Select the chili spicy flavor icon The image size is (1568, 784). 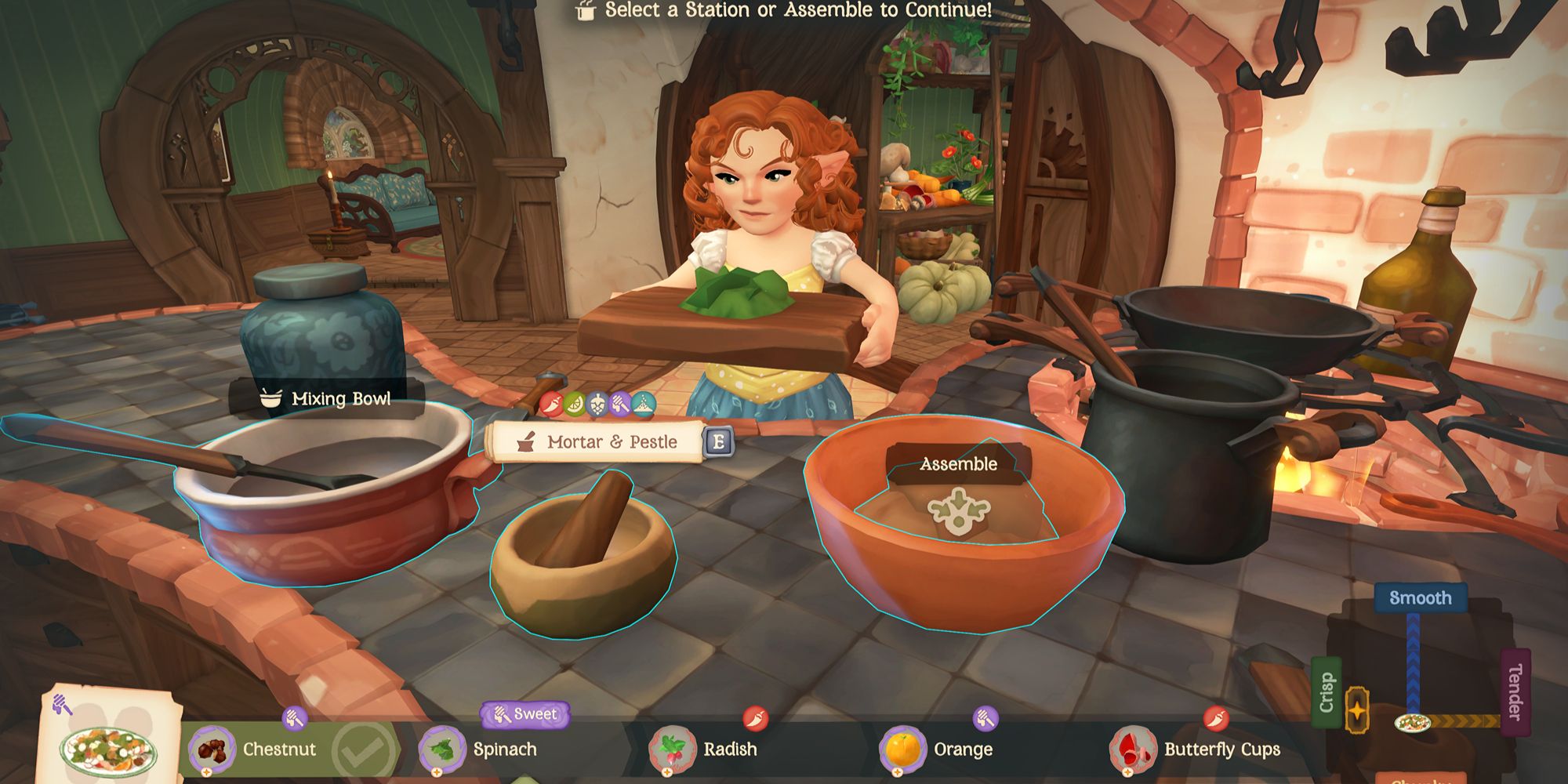[551, 402]
